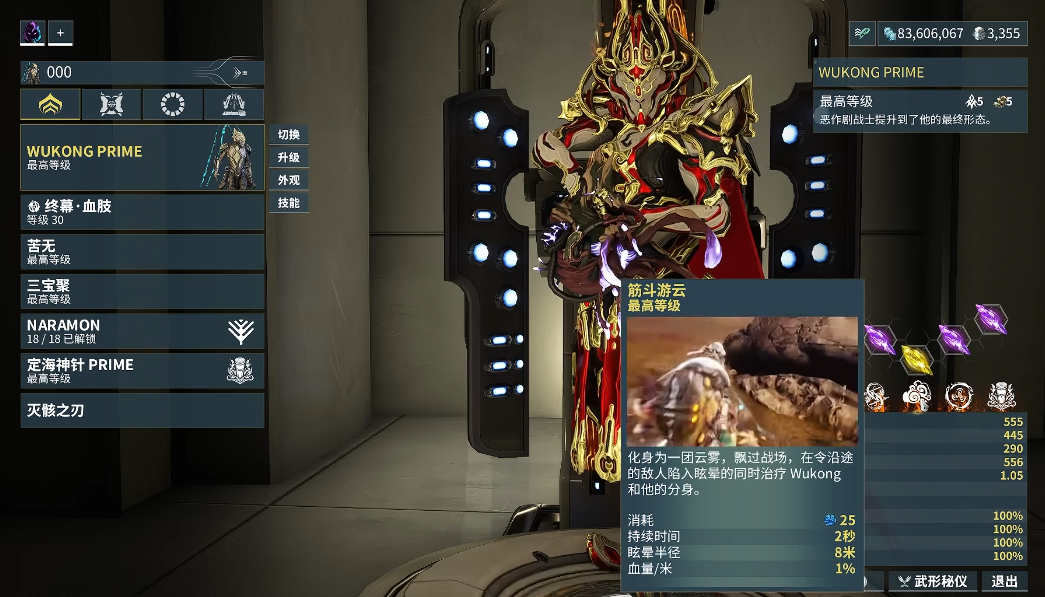Screen dimensions: 1045x597
Task: Select the 三宝聚 weapon slot
Action: pyautogui.click(x=142, y=291)
